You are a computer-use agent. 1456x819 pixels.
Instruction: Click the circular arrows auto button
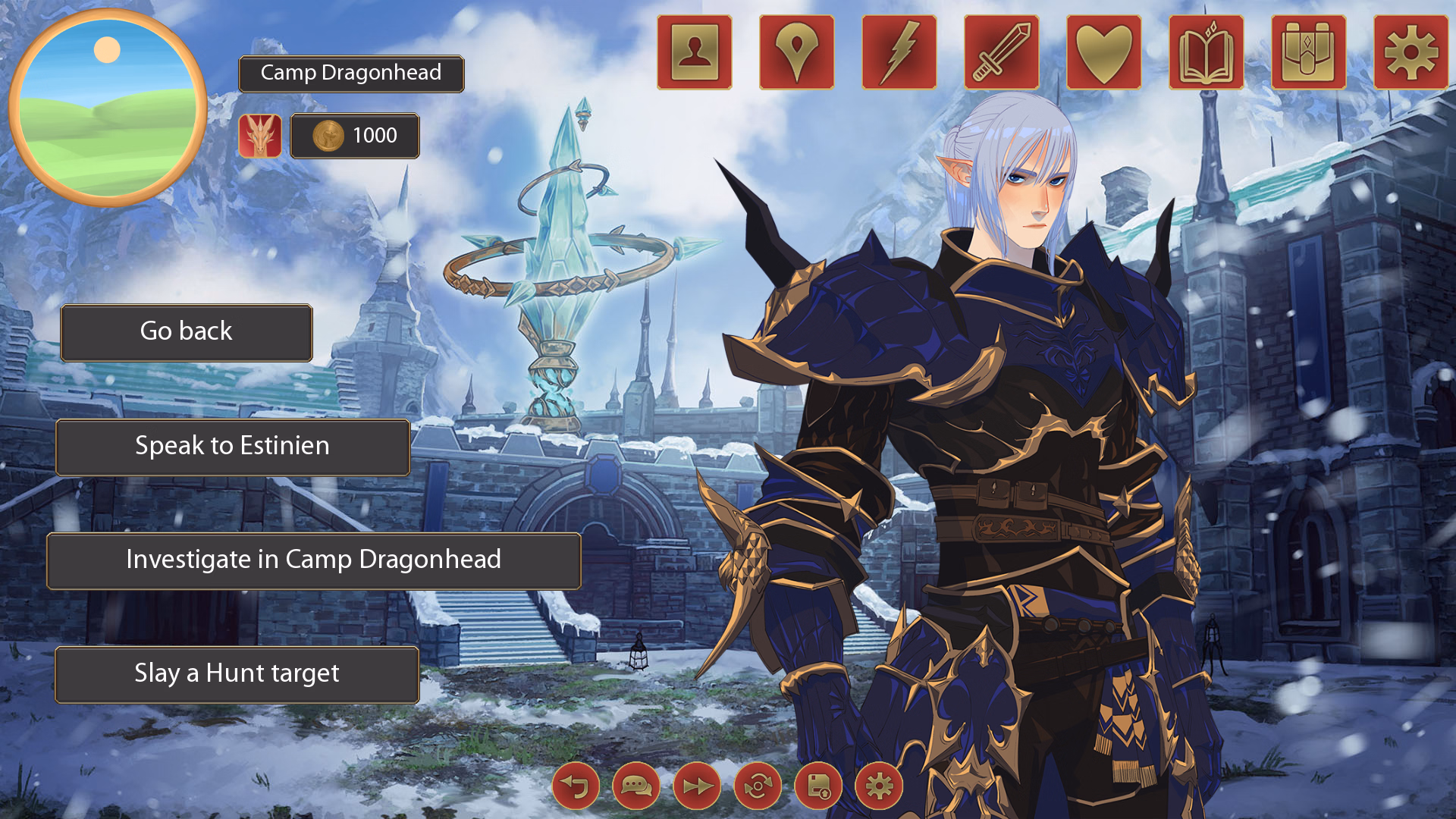pos(758,786)
